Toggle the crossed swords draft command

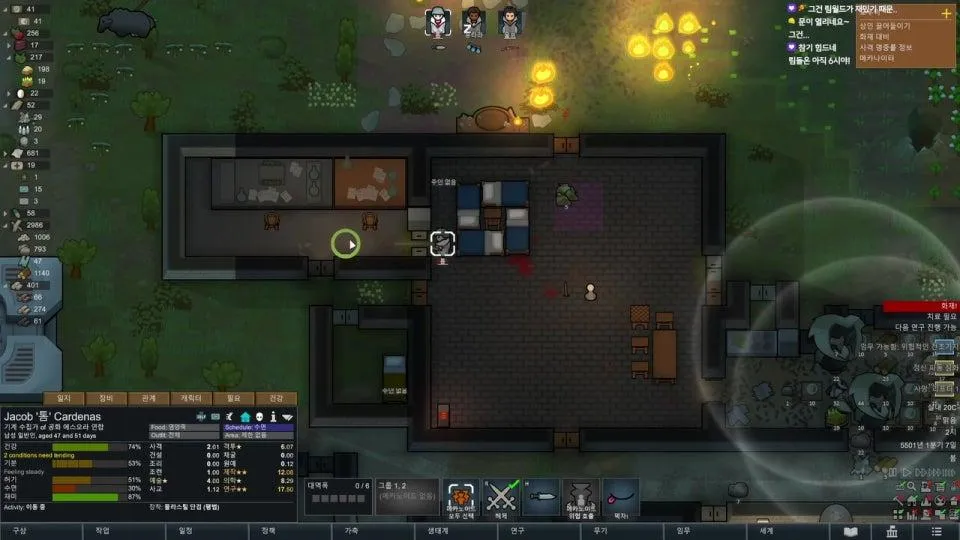click(x=499, y=497)
